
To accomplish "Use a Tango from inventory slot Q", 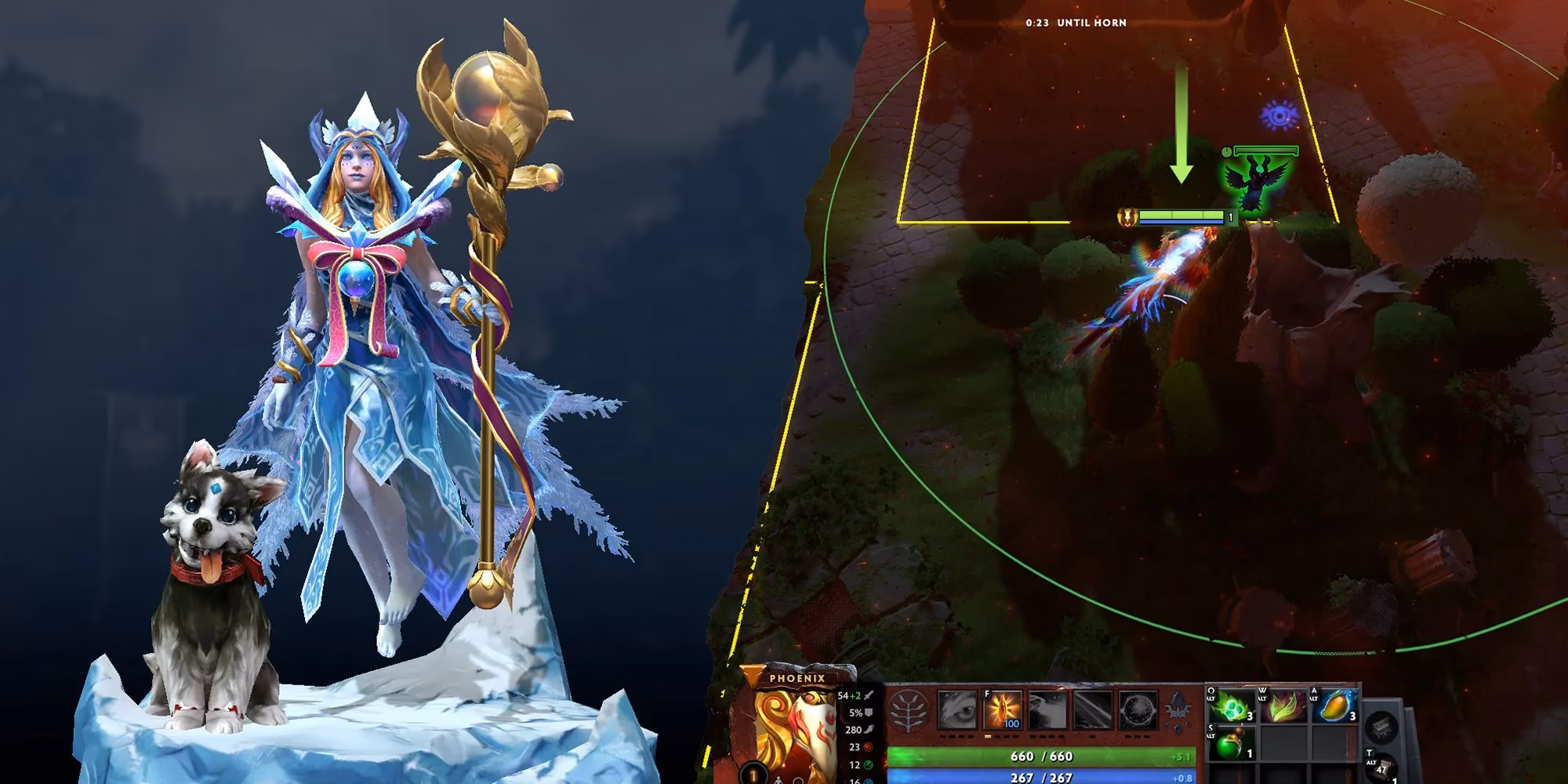I will pyautogui.click(x=1231, y=706).
